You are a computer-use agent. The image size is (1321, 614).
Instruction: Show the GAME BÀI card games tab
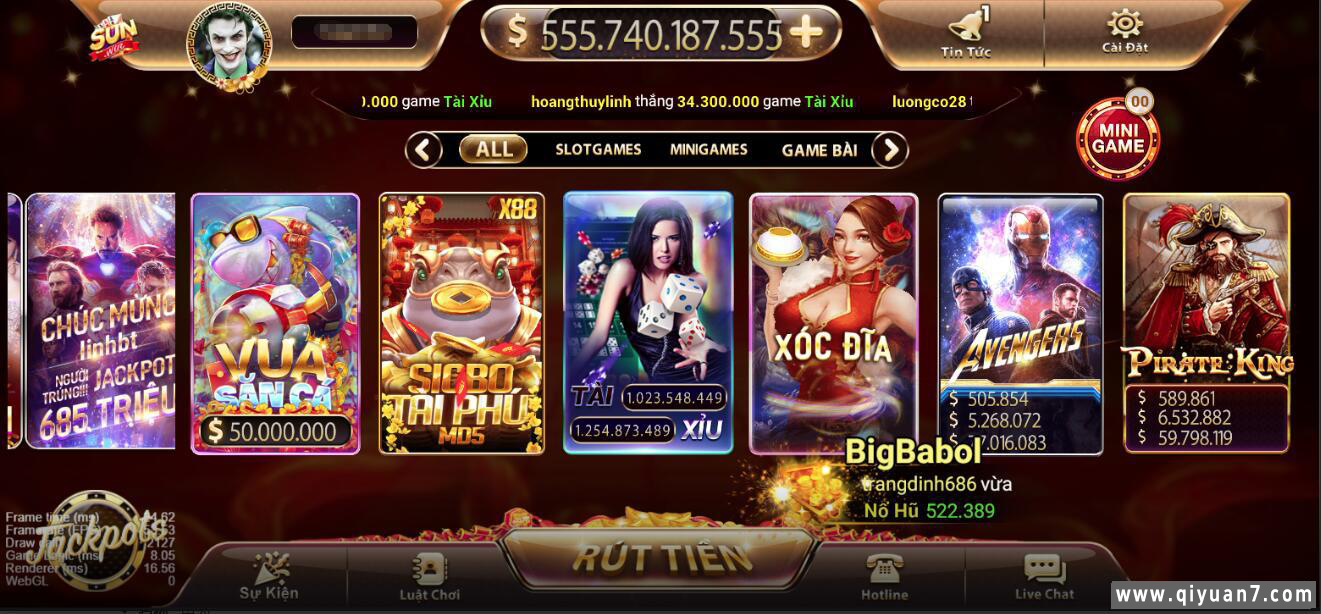click(x=819, y=150)
